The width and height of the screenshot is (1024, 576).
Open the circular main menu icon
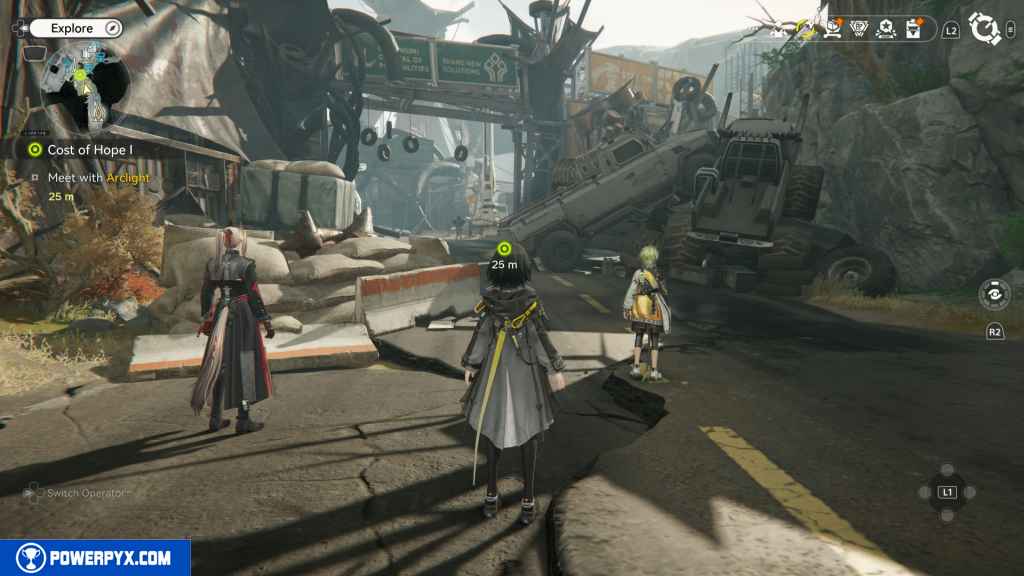click(x=985, y=29)
